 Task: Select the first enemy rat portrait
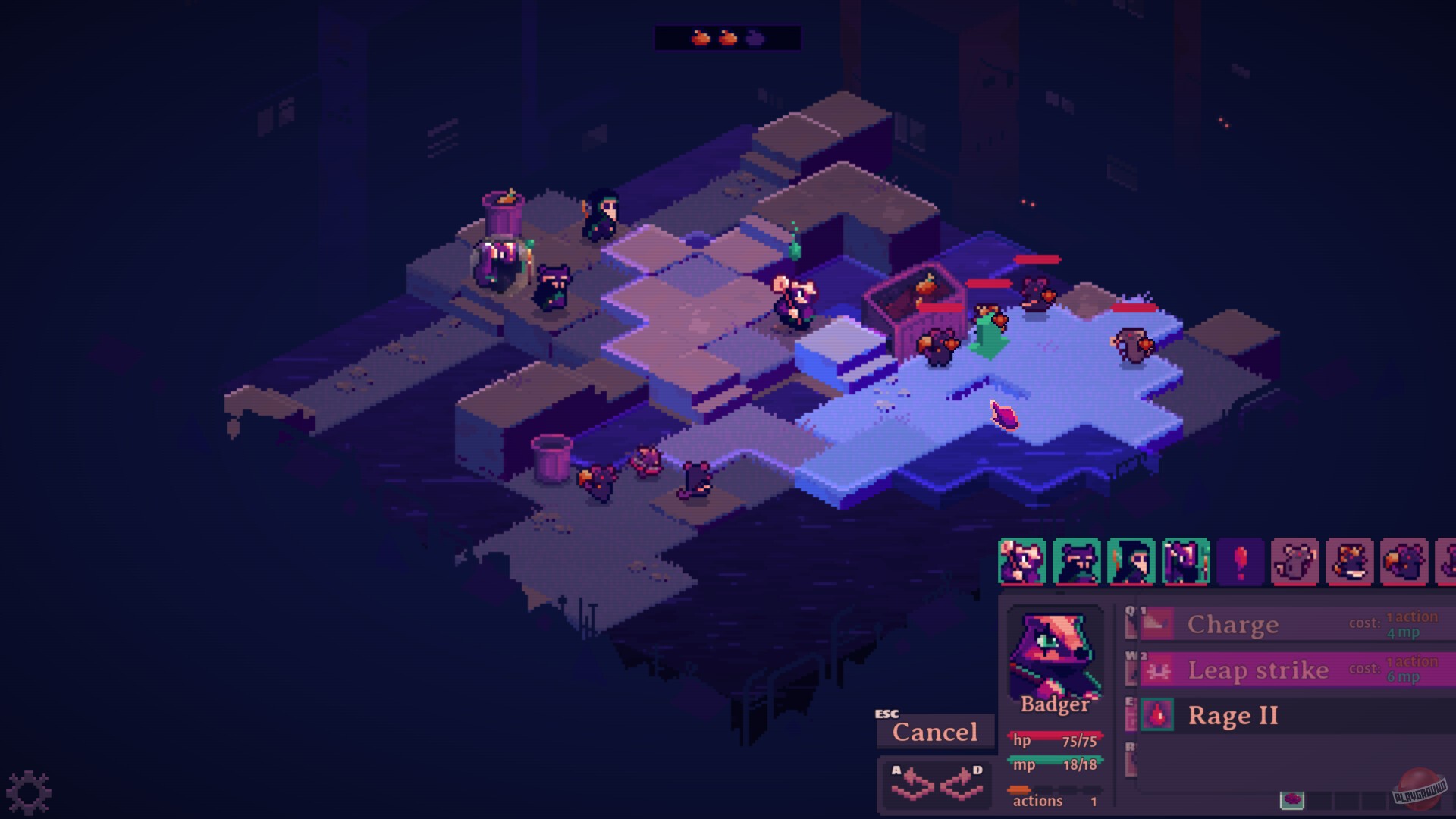(1294, 563)
